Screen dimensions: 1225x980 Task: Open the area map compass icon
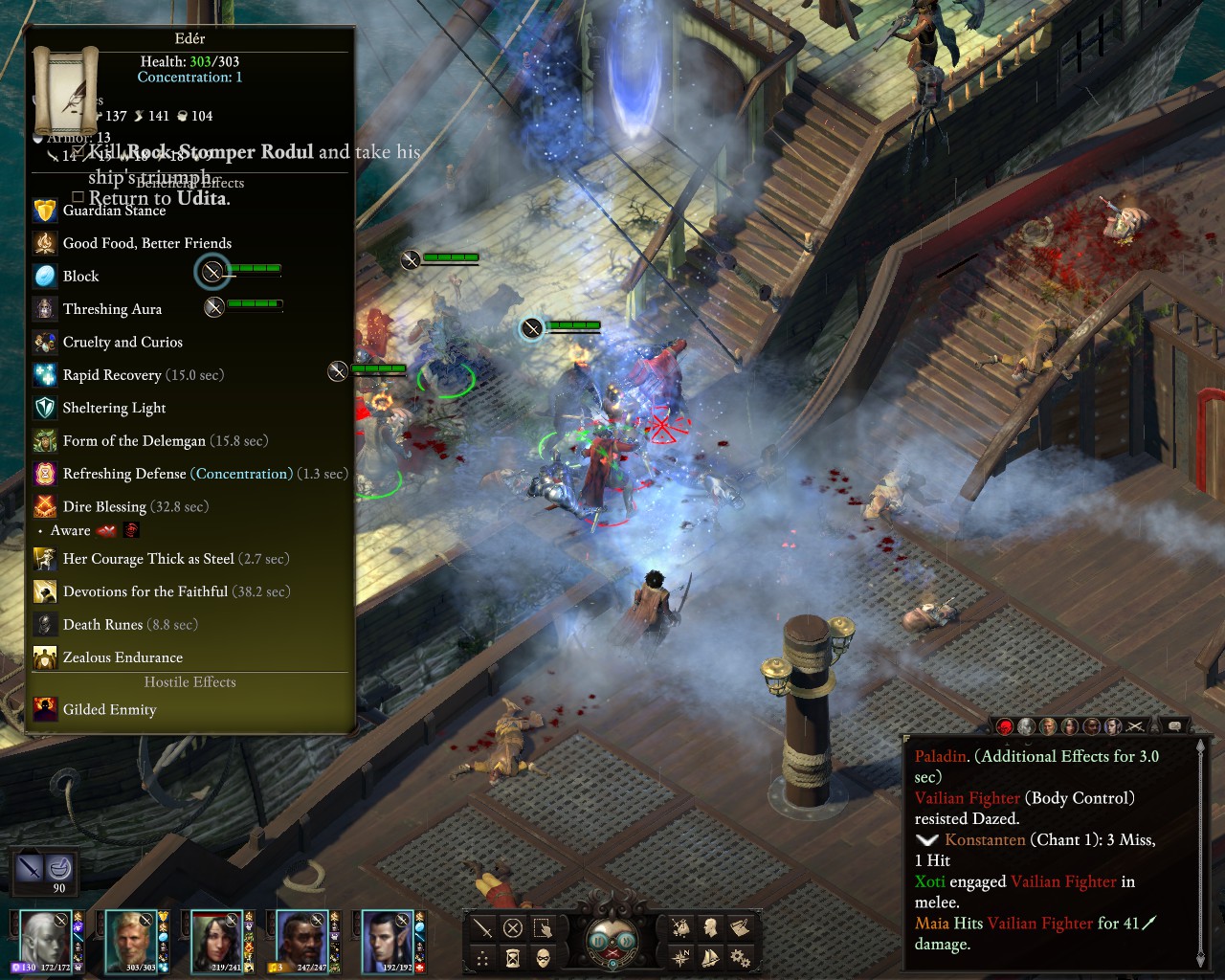pyautogui.click(x=680, y=958)
